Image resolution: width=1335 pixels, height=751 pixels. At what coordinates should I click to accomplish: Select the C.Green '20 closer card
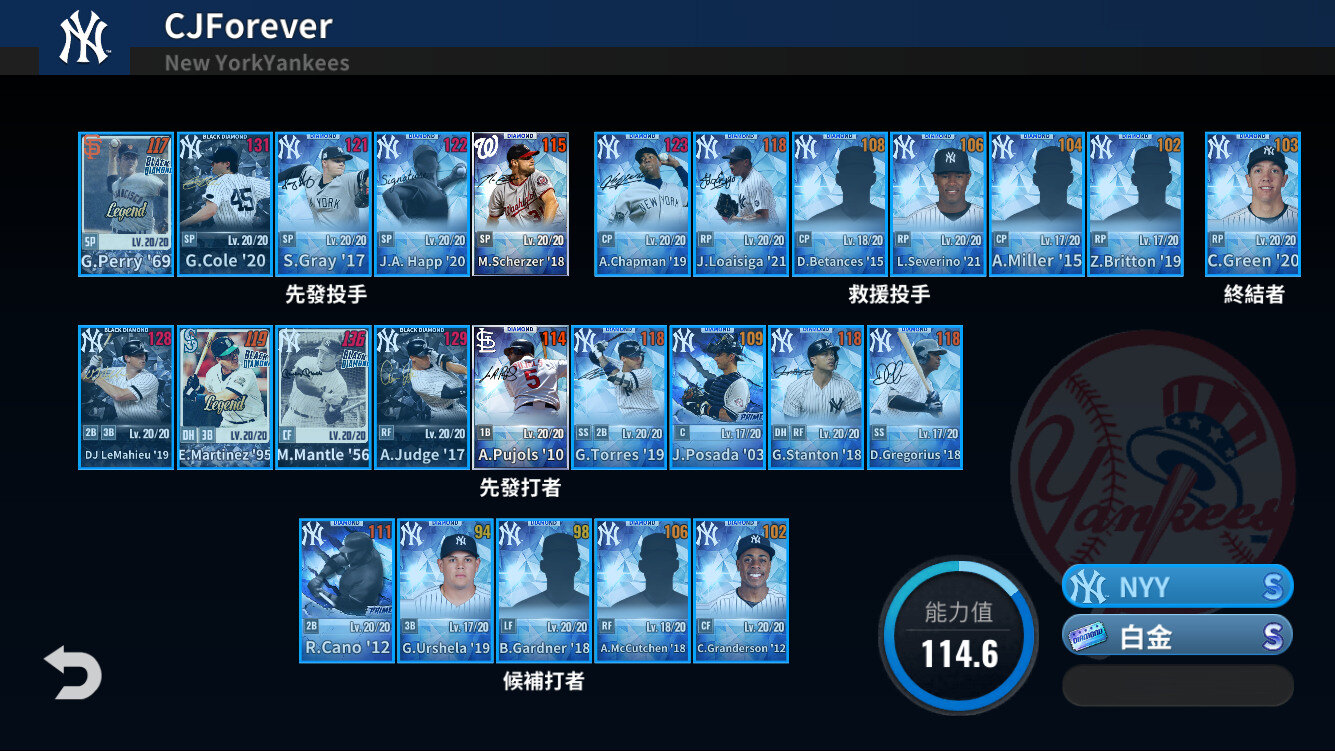1253,200
